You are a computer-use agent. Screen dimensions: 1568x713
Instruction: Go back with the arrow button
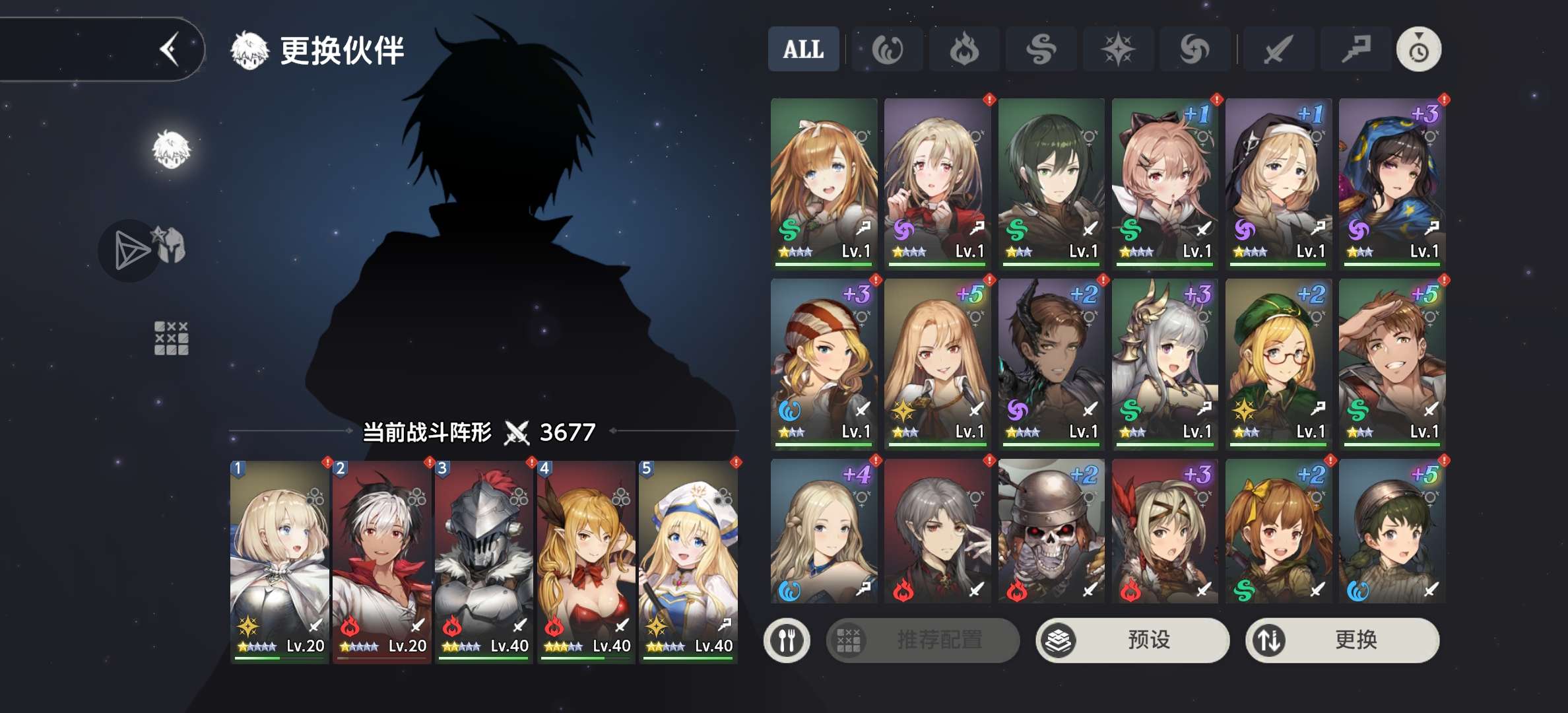[170, 50]
